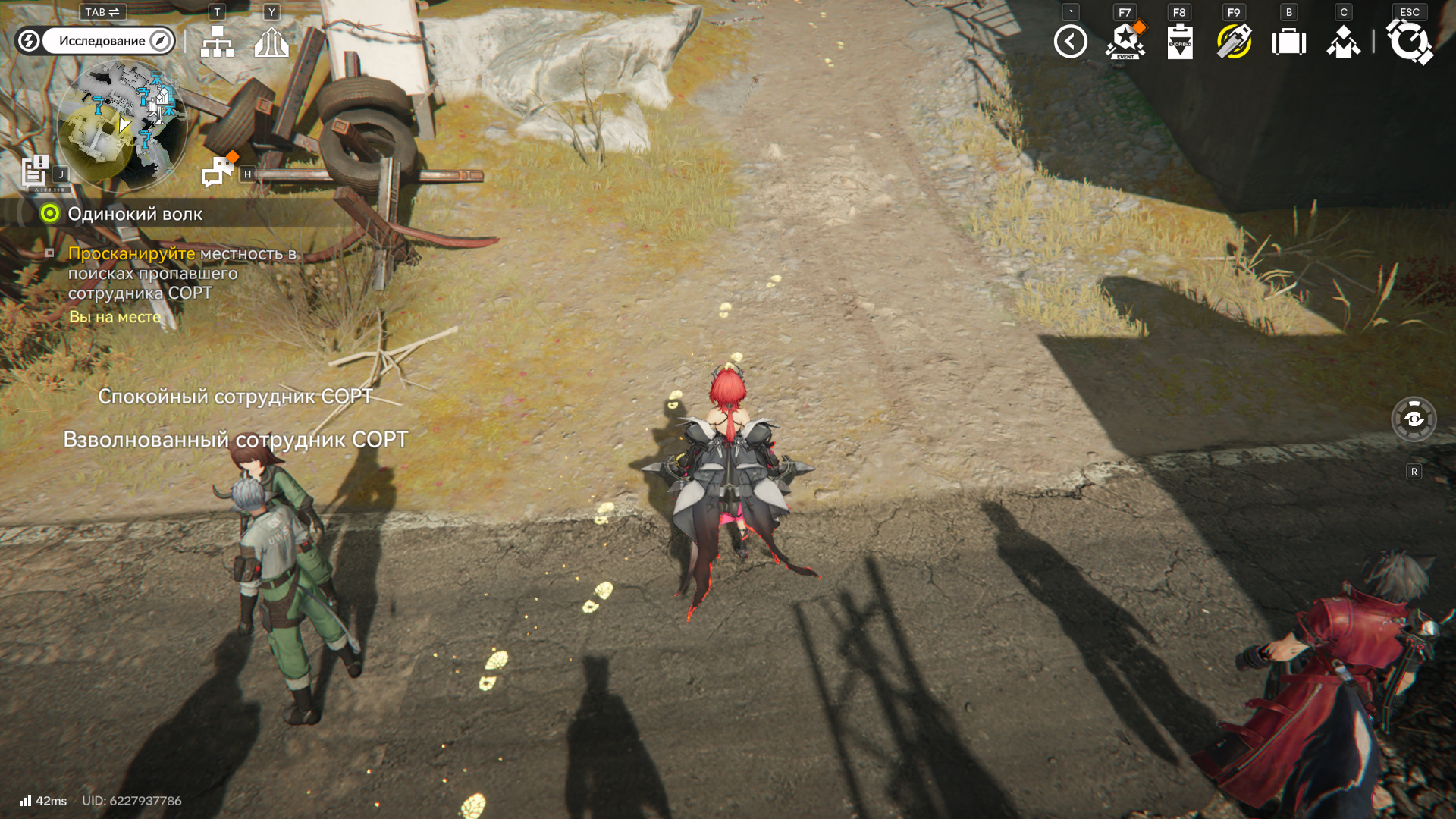Click the back arrow circle icon
The image size is (1456, 819).
click(x=1070, y=42)
